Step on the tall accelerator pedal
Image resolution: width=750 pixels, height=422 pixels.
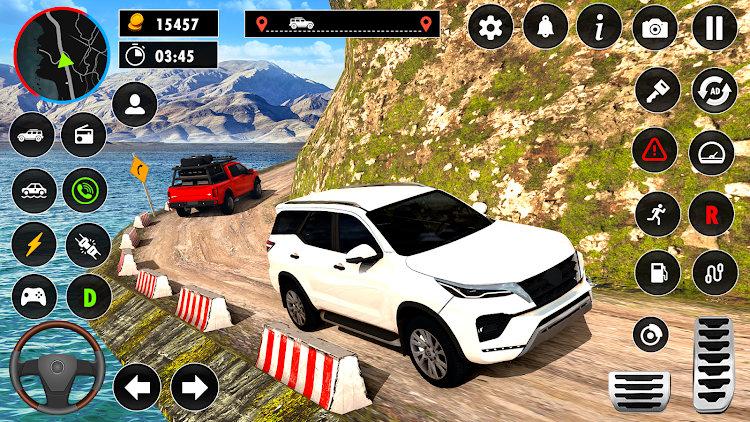point(714,362)
